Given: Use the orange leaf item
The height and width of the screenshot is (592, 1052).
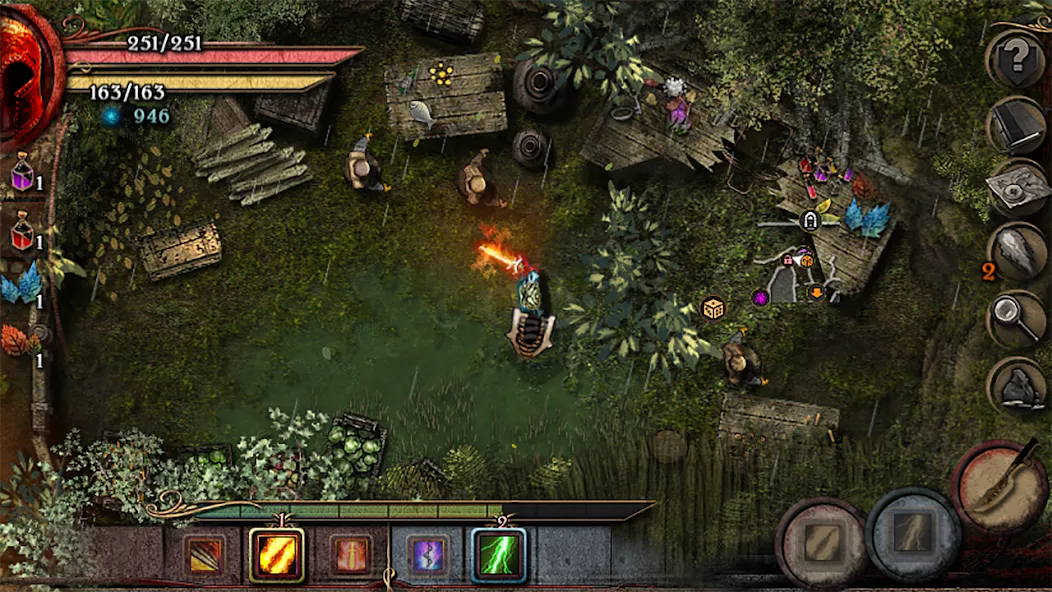Looking at the screenshot, I should pyautogui.click(x=17, y=342).
